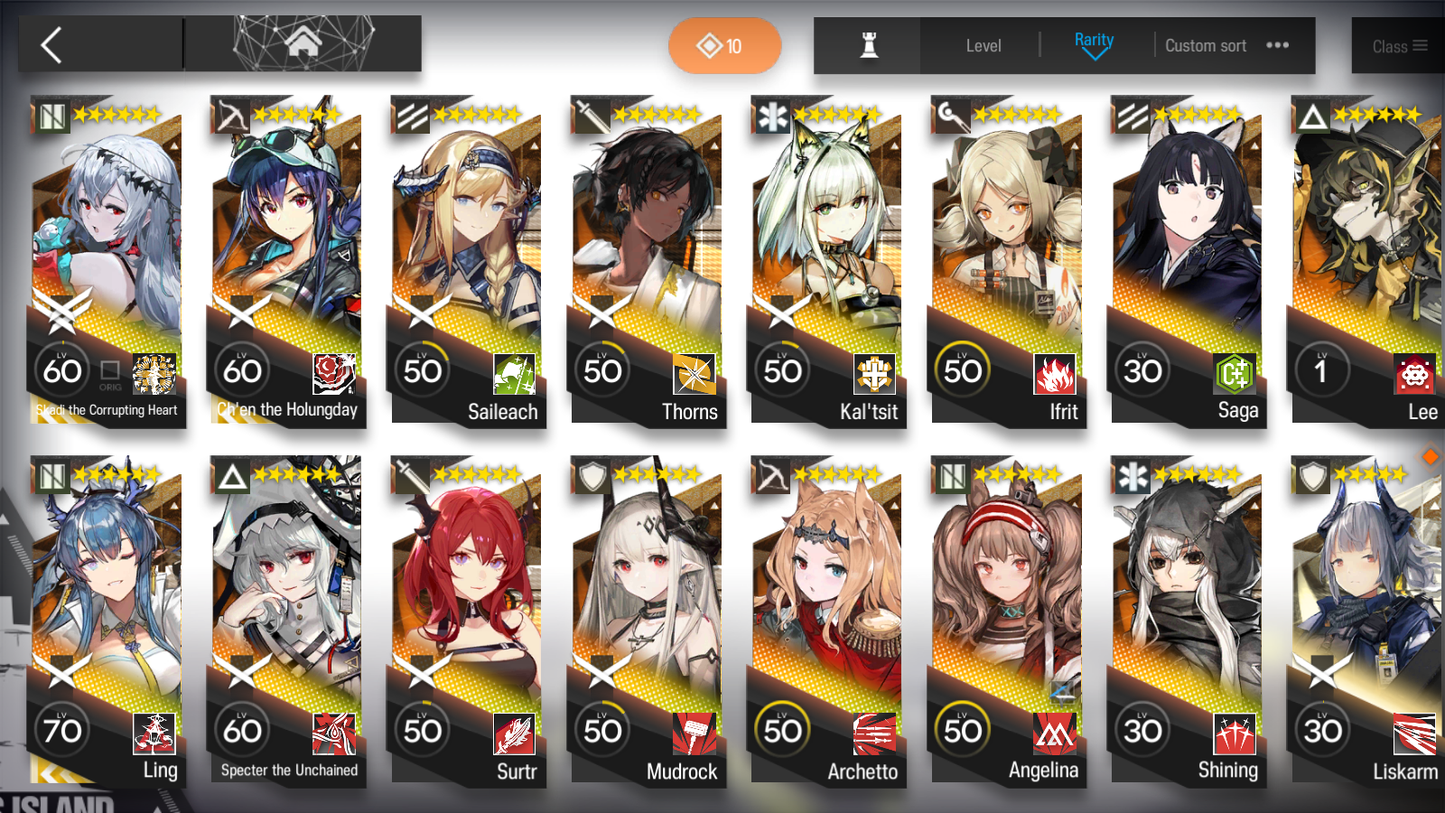Screen dimensions: 1445x813
Task: Switch sorting to Level
Action: pos(984,45)
